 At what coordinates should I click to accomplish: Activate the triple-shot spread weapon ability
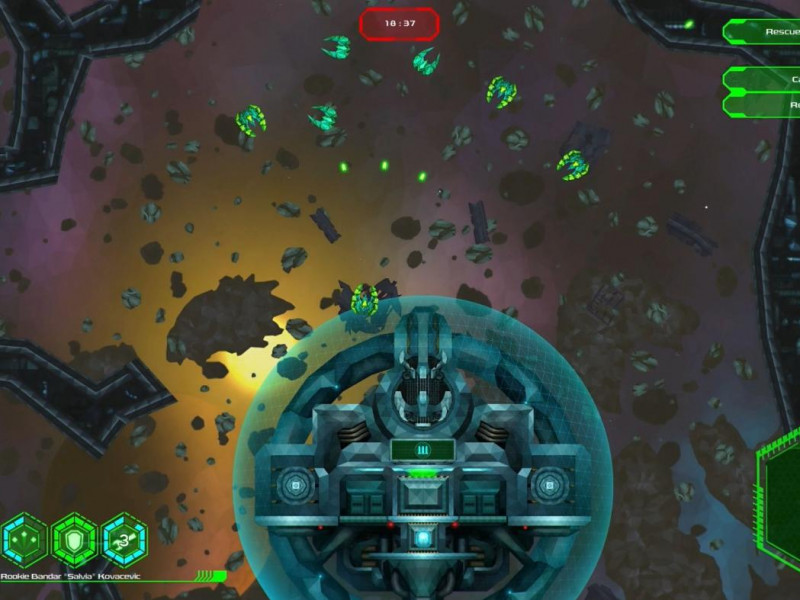[25, 540]
